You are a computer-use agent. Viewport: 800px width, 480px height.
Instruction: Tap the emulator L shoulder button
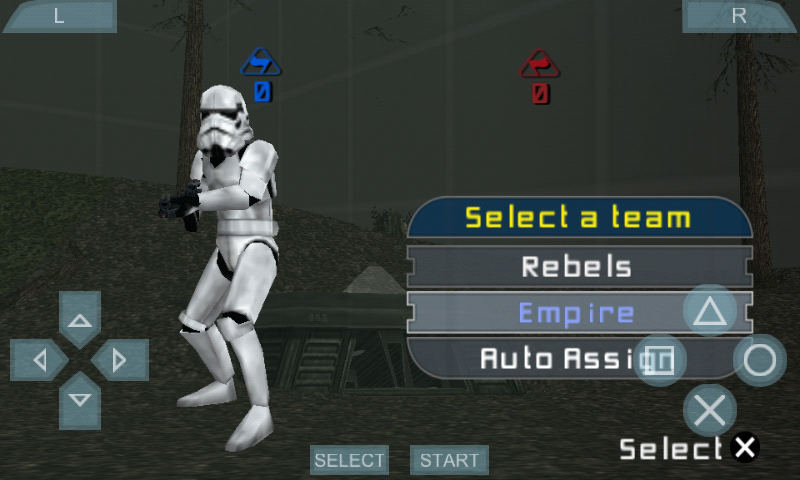pyautogui.click(x=58, y=16)
